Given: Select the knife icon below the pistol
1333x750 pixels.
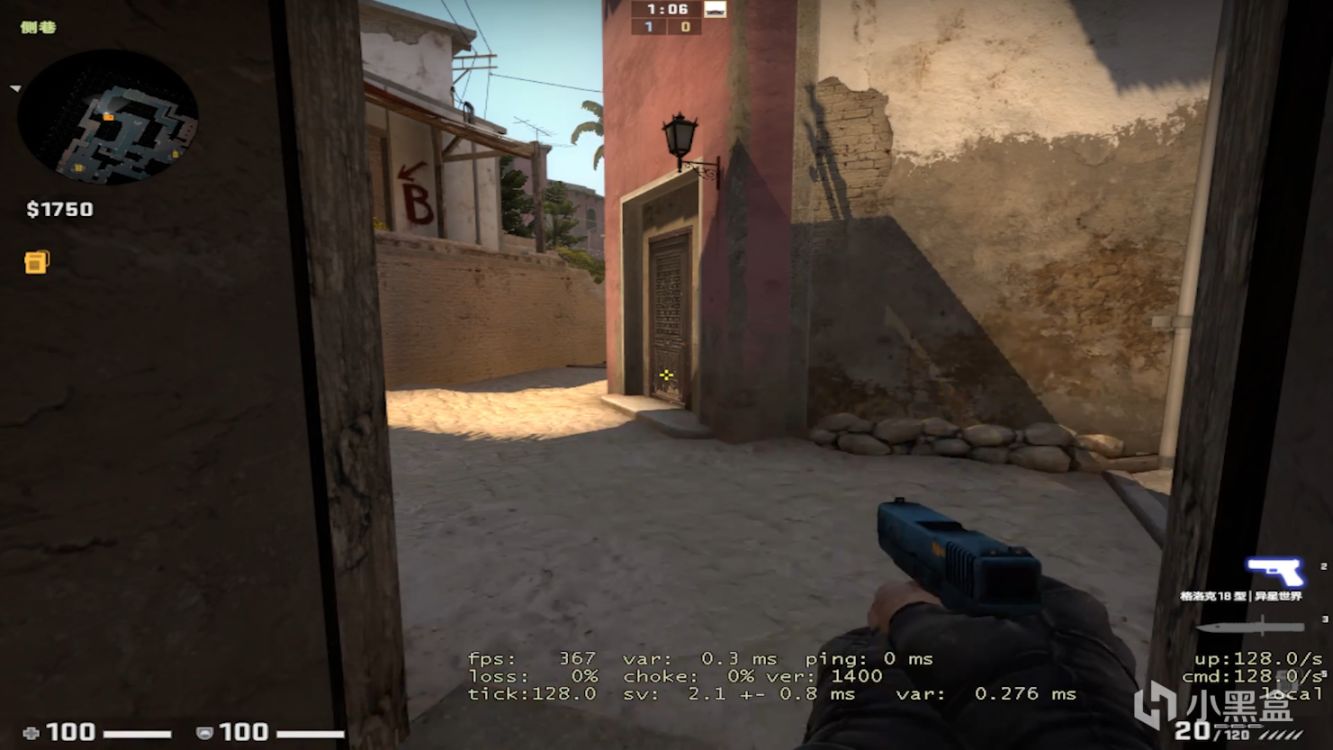Looking at the screenshot, I should pos(1250,625).
